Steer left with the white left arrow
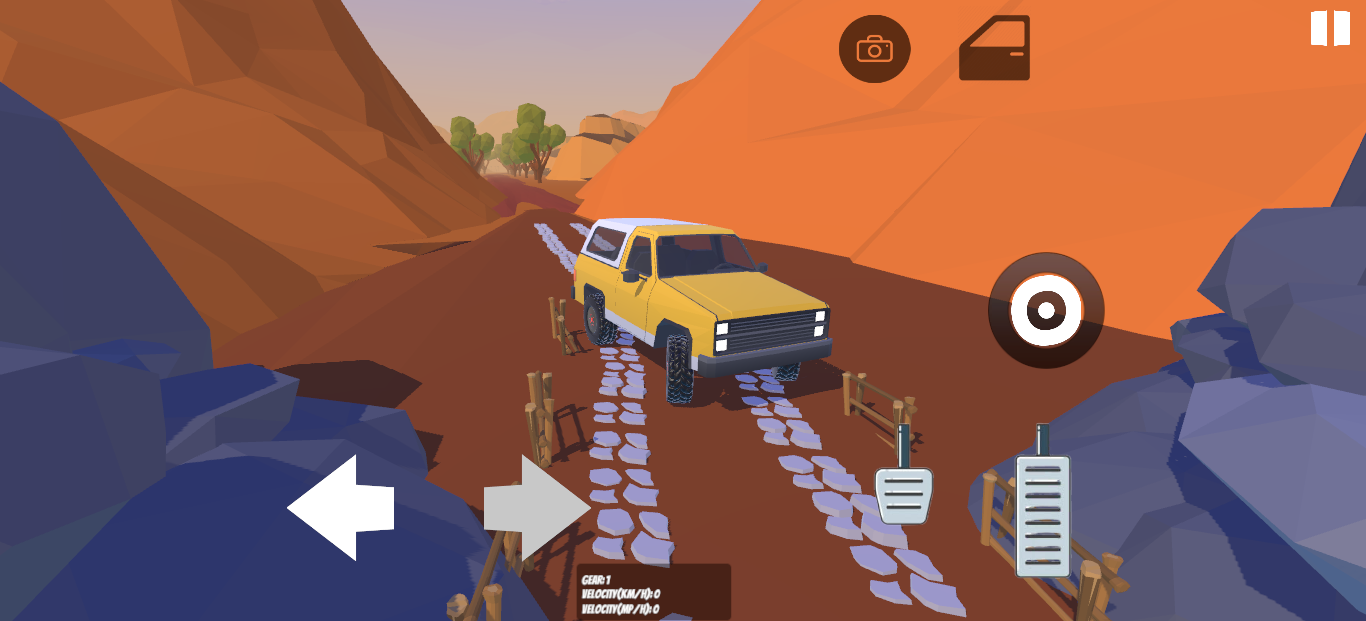 click(341, 507)
